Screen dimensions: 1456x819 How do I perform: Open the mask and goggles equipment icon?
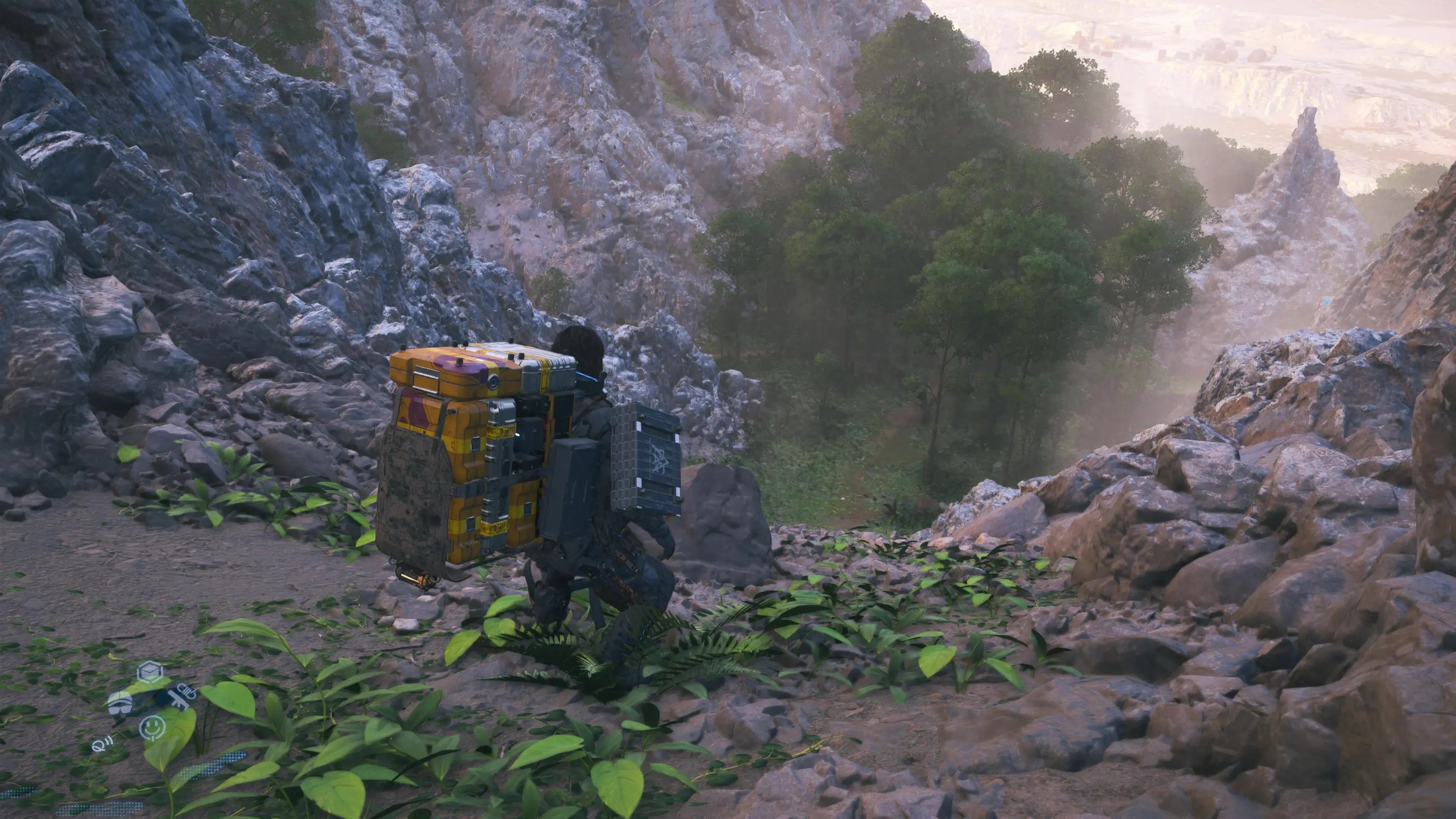pyautogui.click(x=120, y=702)
